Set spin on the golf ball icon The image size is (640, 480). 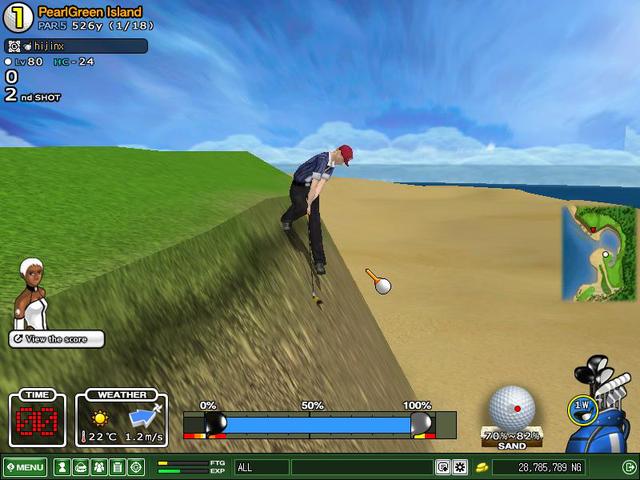pos(512,407)
